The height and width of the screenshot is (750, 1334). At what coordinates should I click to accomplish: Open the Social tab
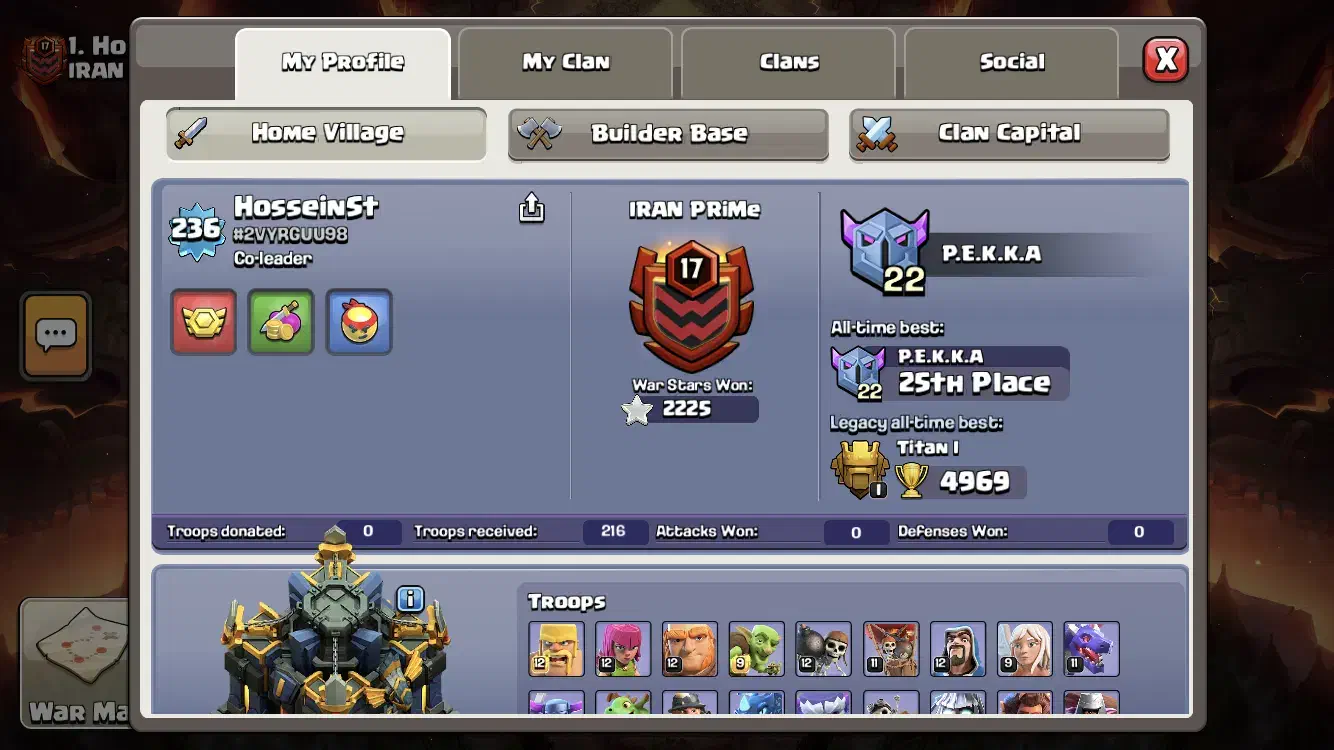(x=1011, y=62)
